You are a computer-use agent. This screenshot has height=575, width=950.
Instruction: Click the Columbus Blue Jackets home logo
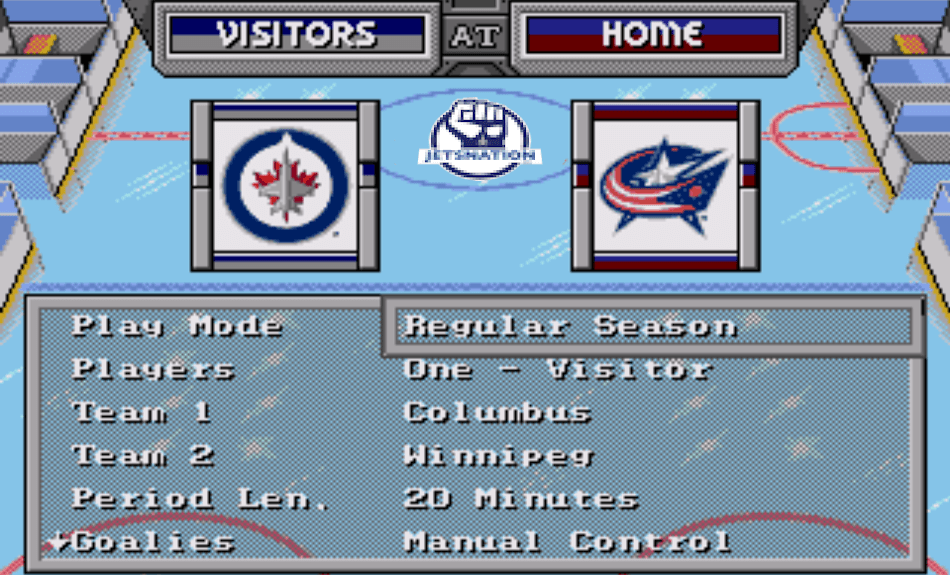click(x=665, y=187)
